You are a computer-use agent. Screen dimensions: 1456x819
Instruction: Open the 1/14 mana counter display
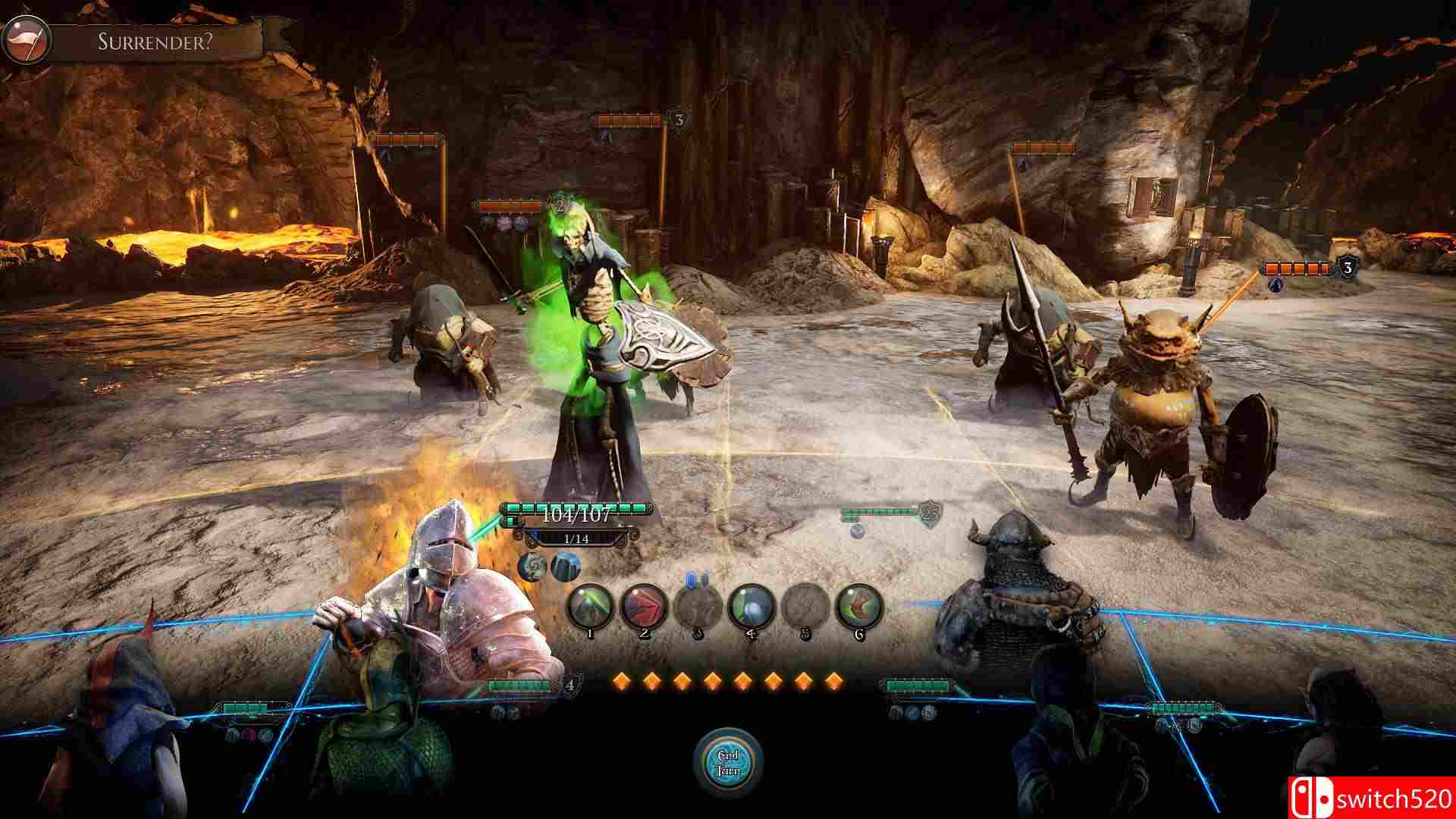[x=576, y=538]
